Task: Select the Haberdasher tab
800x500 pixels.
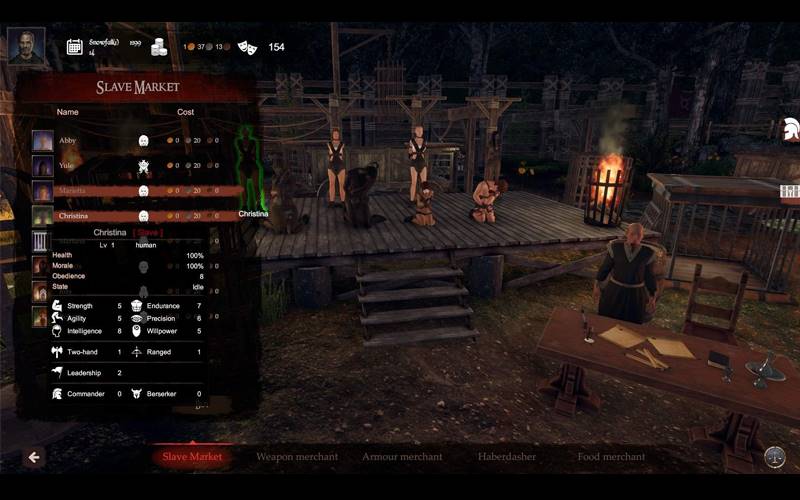Action: pos(507,457)
